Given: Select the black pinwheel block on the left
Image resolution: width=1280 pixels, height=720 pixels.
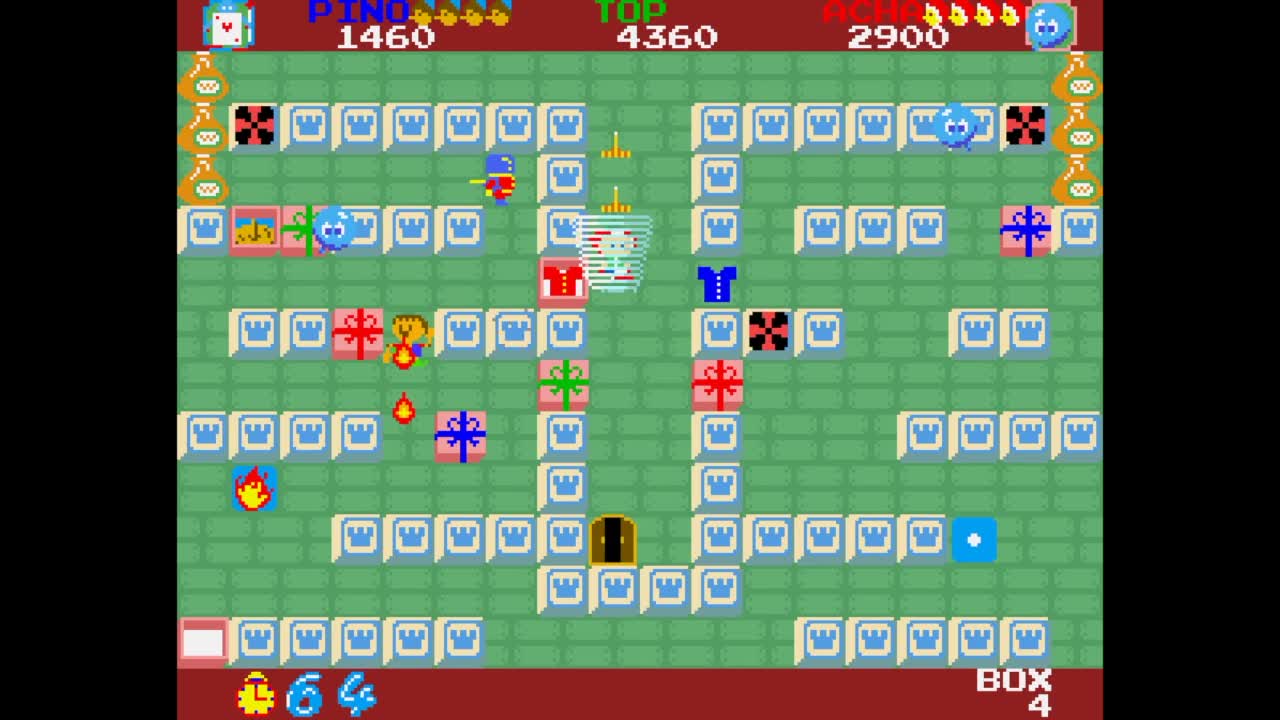Looking at the screenshot, I should [255, 125].
